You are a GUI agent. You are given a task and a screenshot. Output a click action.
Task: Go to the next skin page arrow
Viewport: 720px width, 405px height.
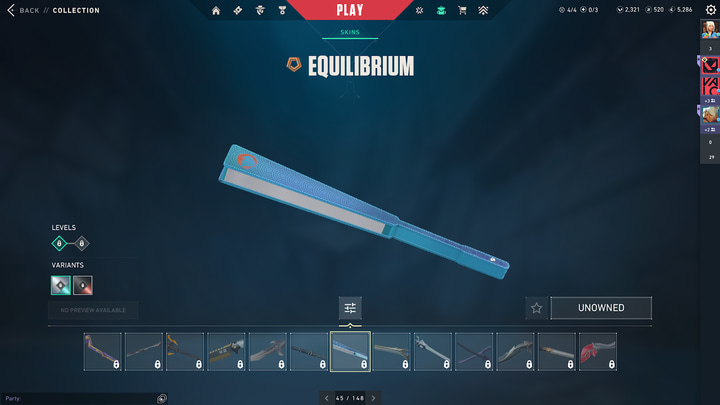(373, 398)
